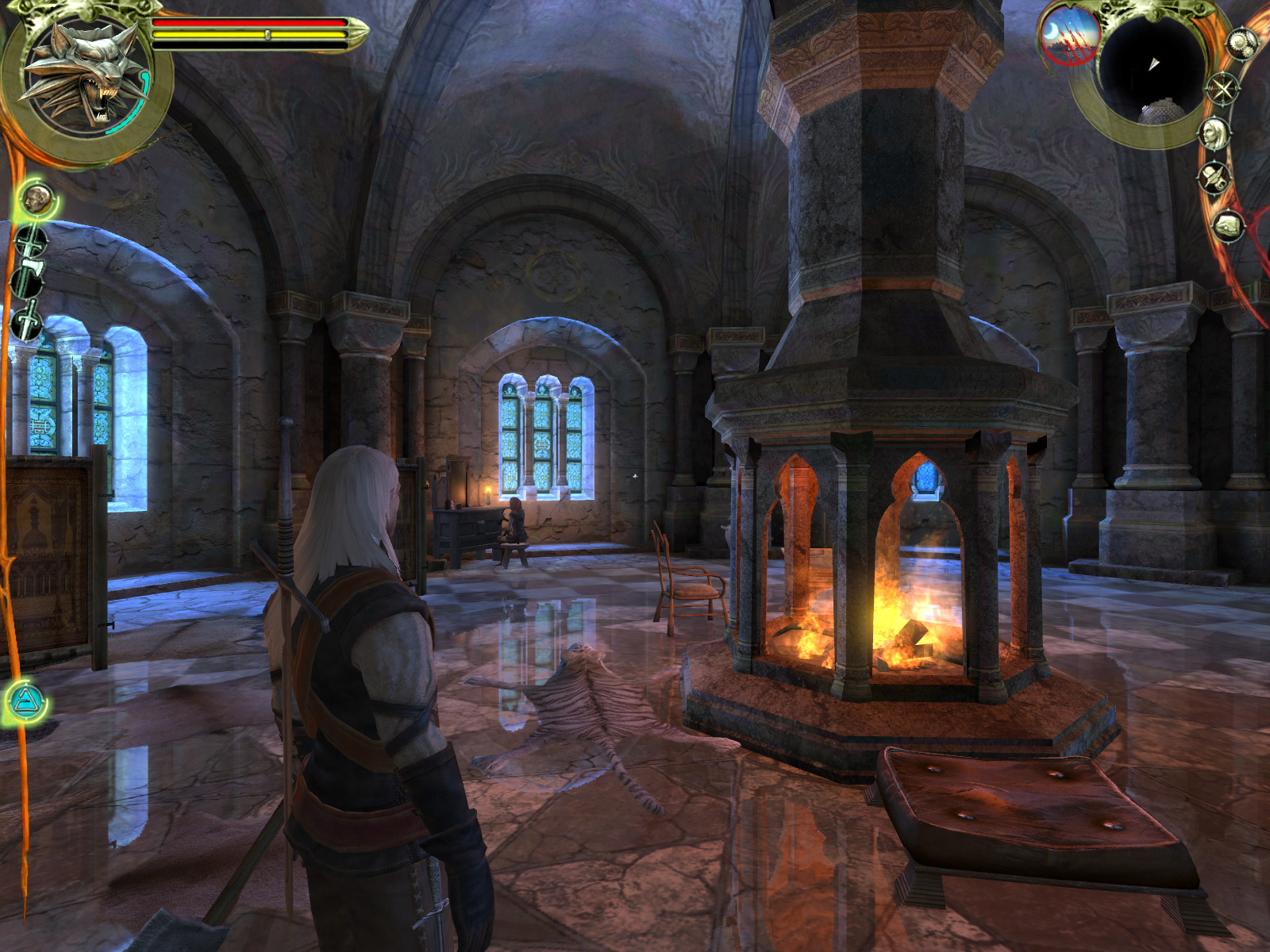Open the hat and quill journal icon
1270x952 pixels.
(1214, 178)
